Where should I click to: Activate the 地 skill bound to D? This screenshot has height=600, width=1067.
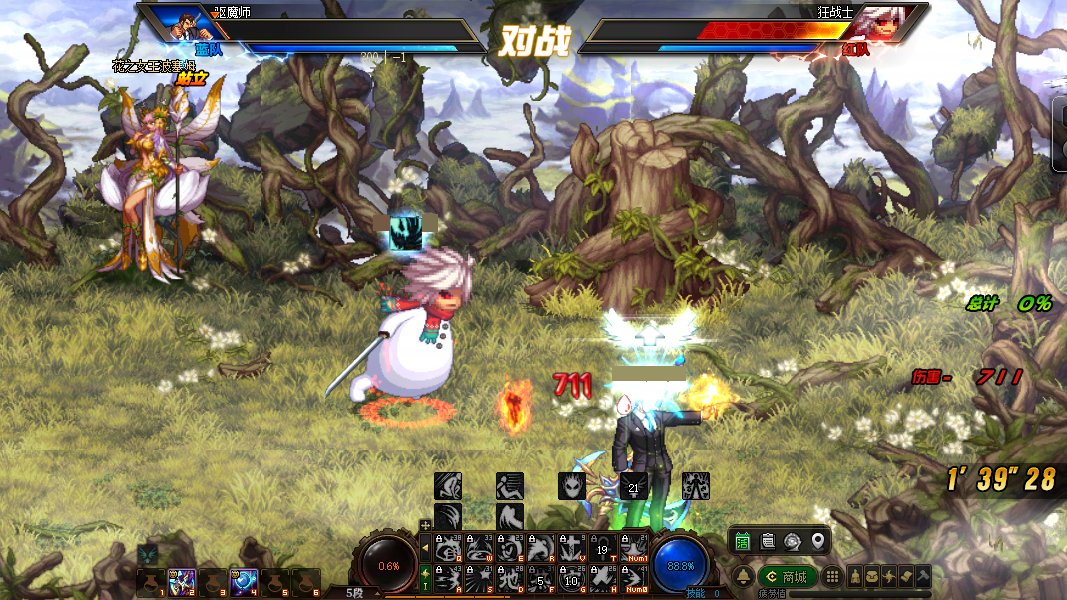pos(509,578)
